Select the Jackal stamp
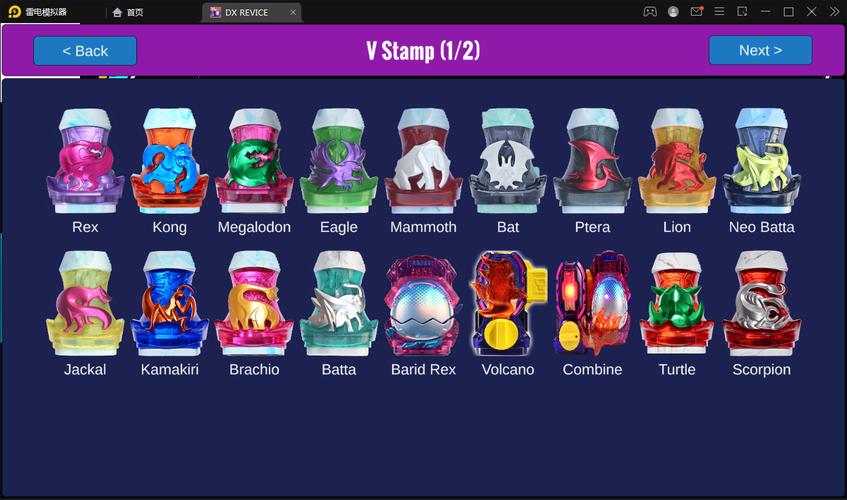847x500 pixels. click(85, 304)
